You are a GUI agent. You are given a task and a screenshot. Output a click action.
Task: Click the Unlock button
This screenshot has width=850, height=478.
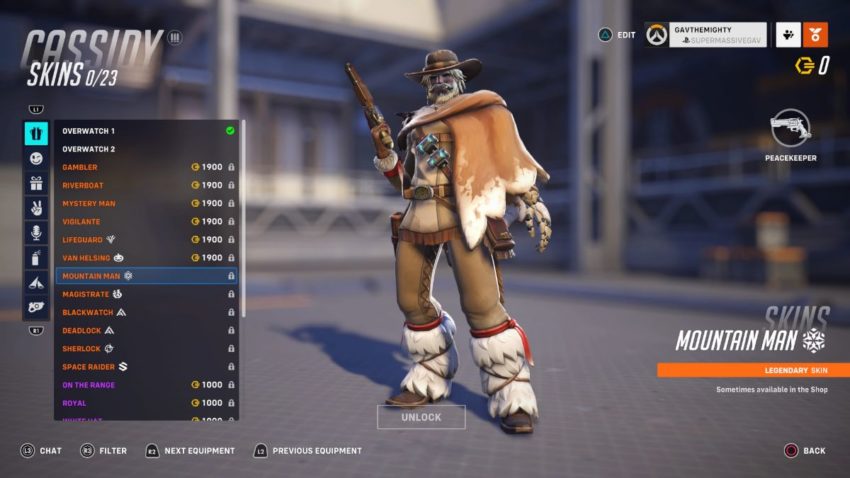pos(421,417)
